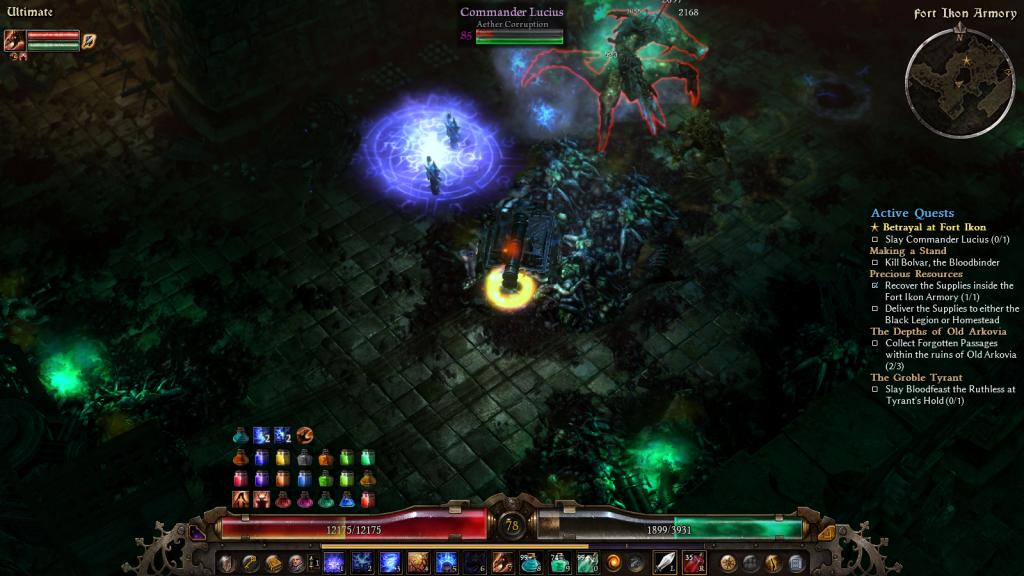Use the red slash skill in slot 7
Viewport: 1024px width, 576px height.
click(x=503, y=563)
